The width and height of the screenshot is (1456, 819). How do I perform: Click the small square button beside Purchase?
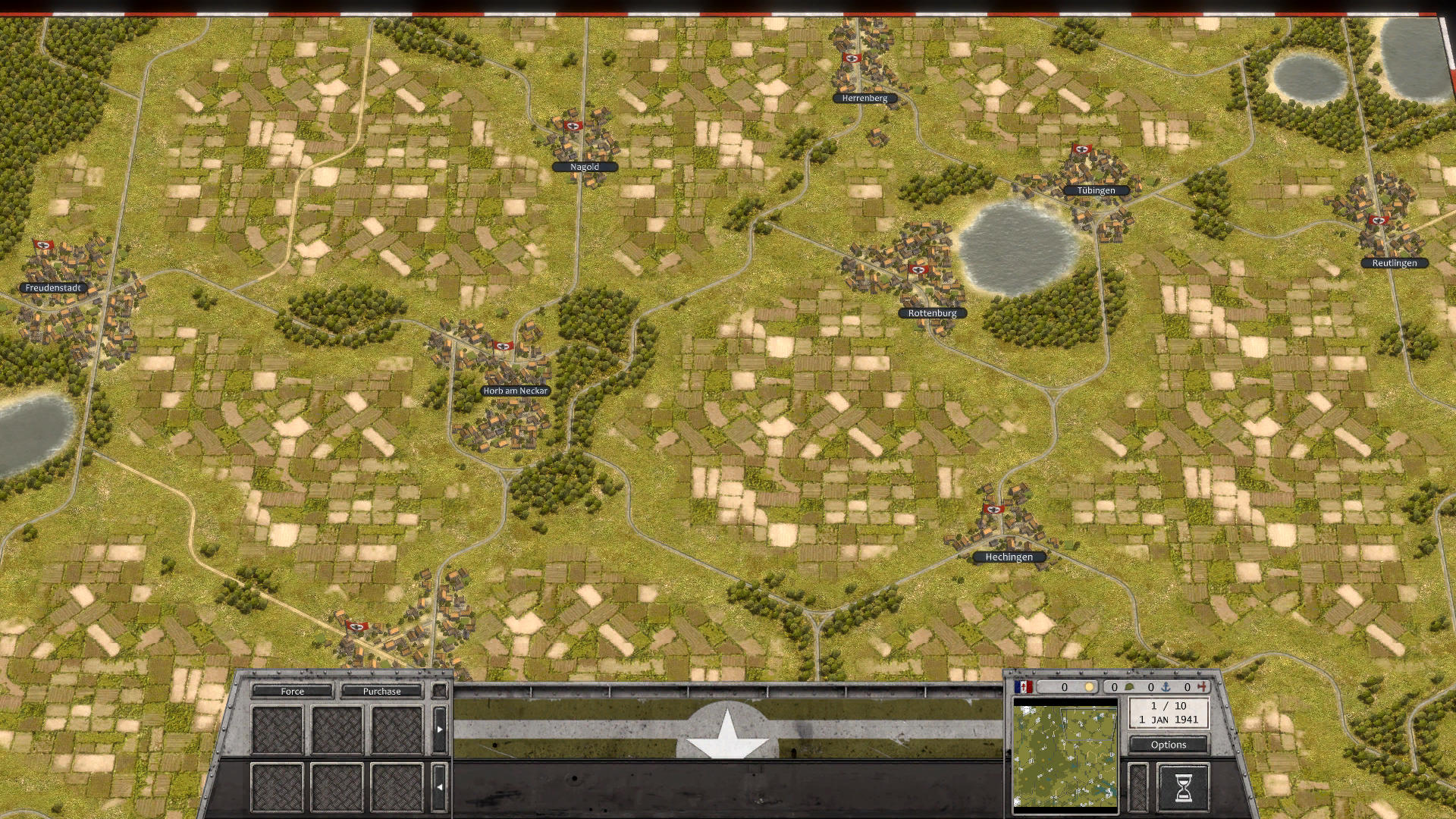coord(441,691)
